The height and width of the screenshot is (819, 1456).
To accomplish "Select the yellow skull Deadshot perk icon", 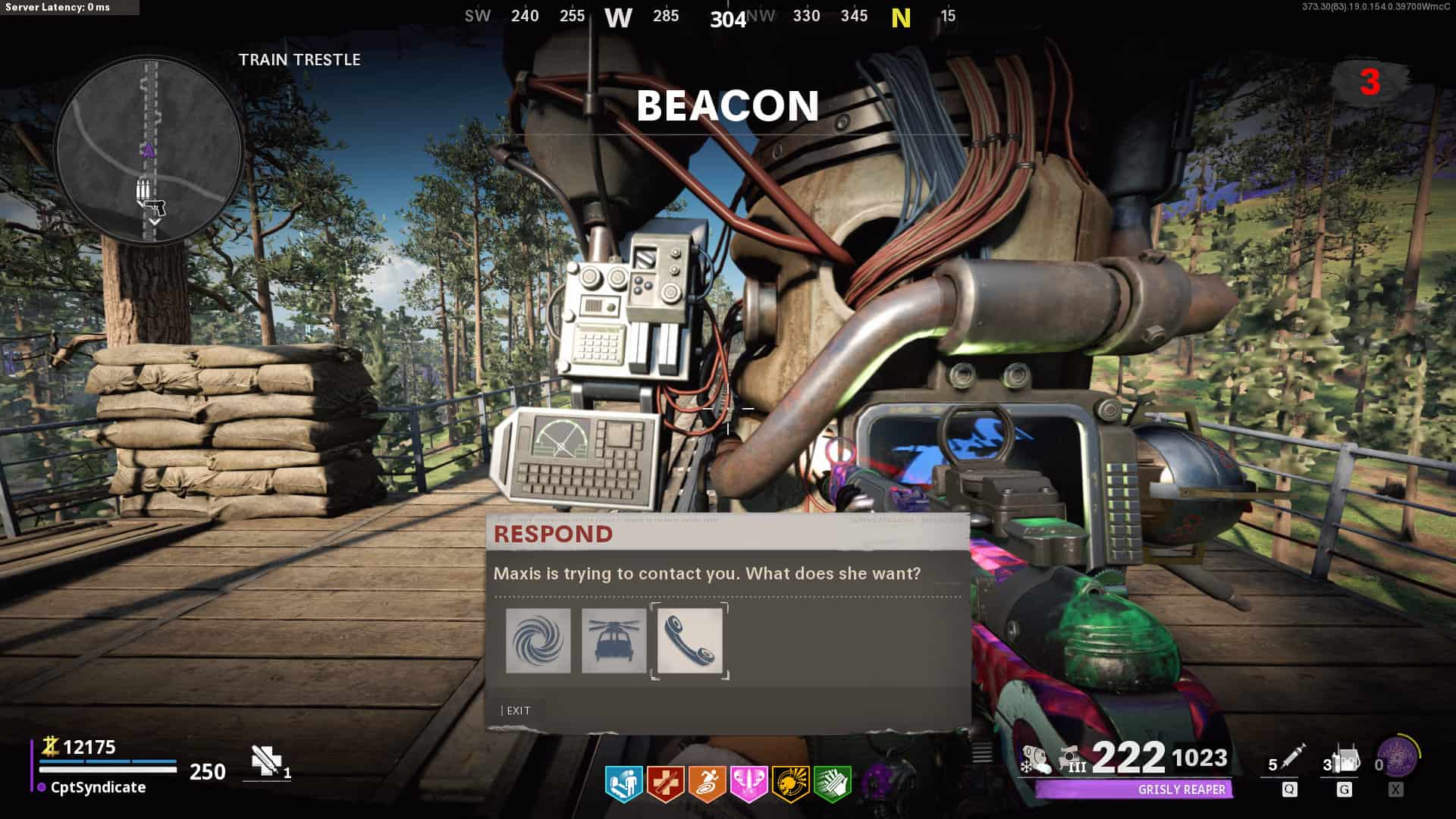I will coord(790,784).
